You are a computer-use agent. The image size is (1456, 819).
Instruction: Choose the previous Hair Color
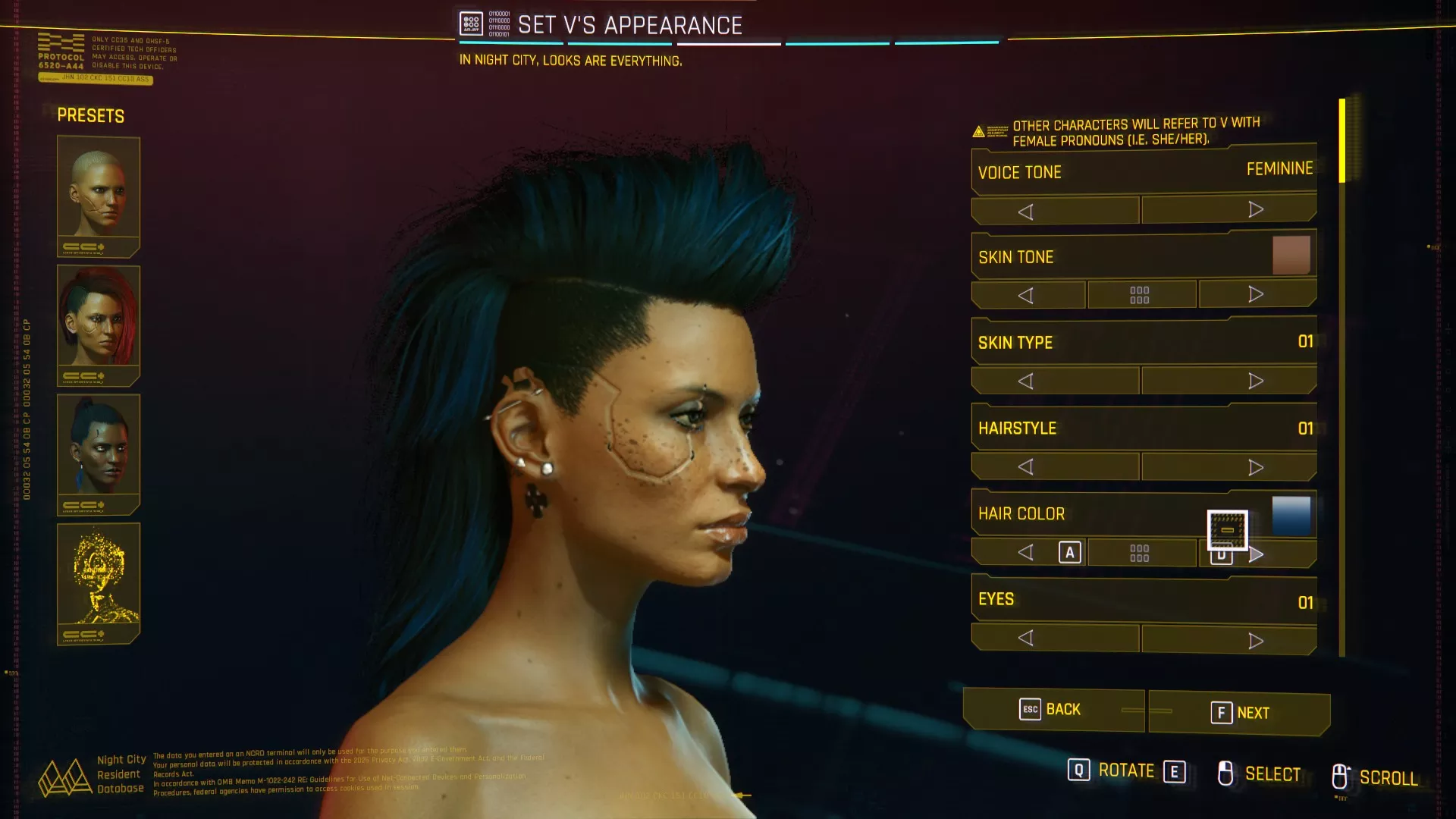tap(1028, 553)
